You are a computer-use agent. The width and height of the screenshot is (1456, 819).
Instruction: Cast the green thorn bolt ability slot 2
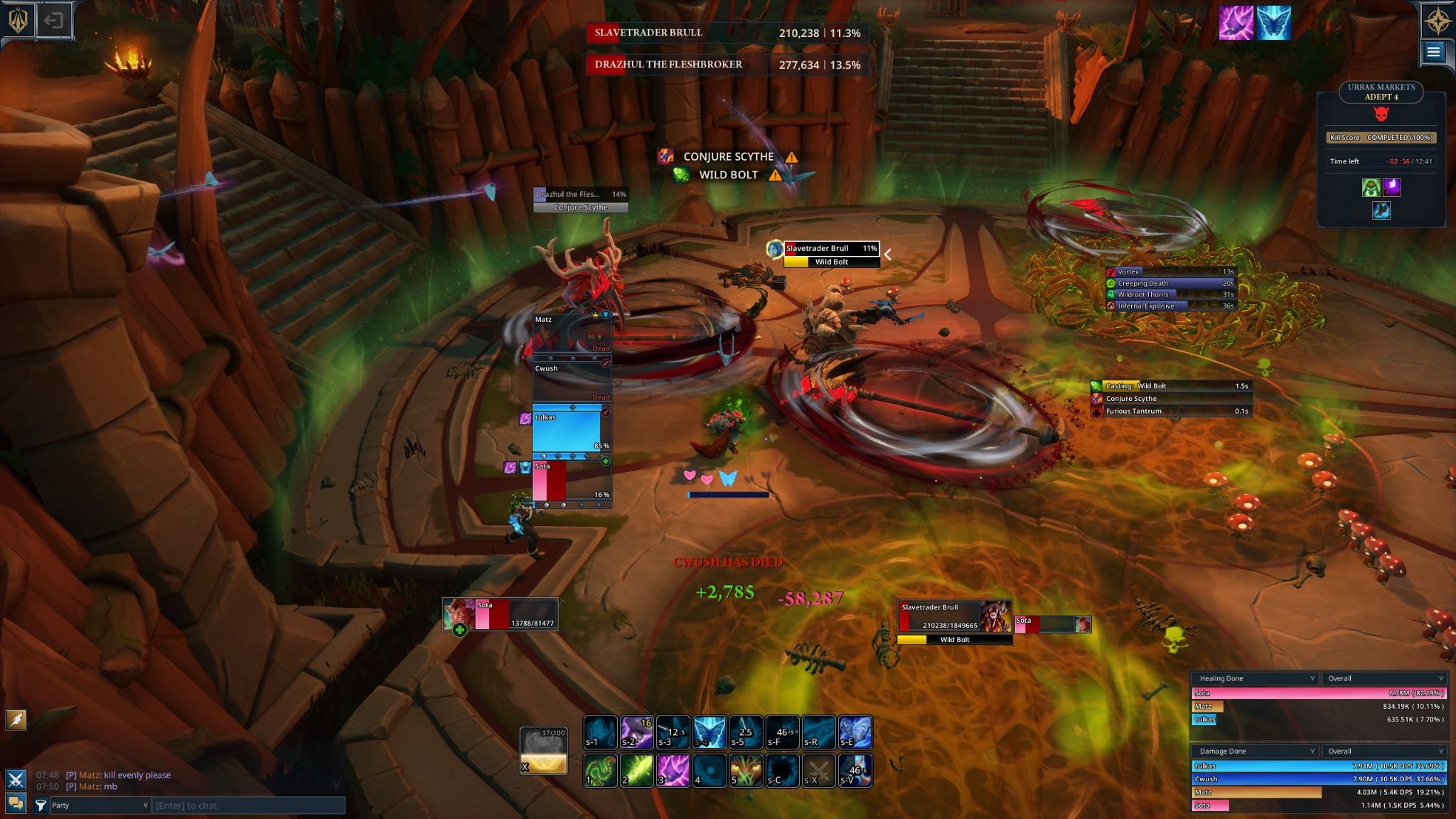click(x=636, y=771)
